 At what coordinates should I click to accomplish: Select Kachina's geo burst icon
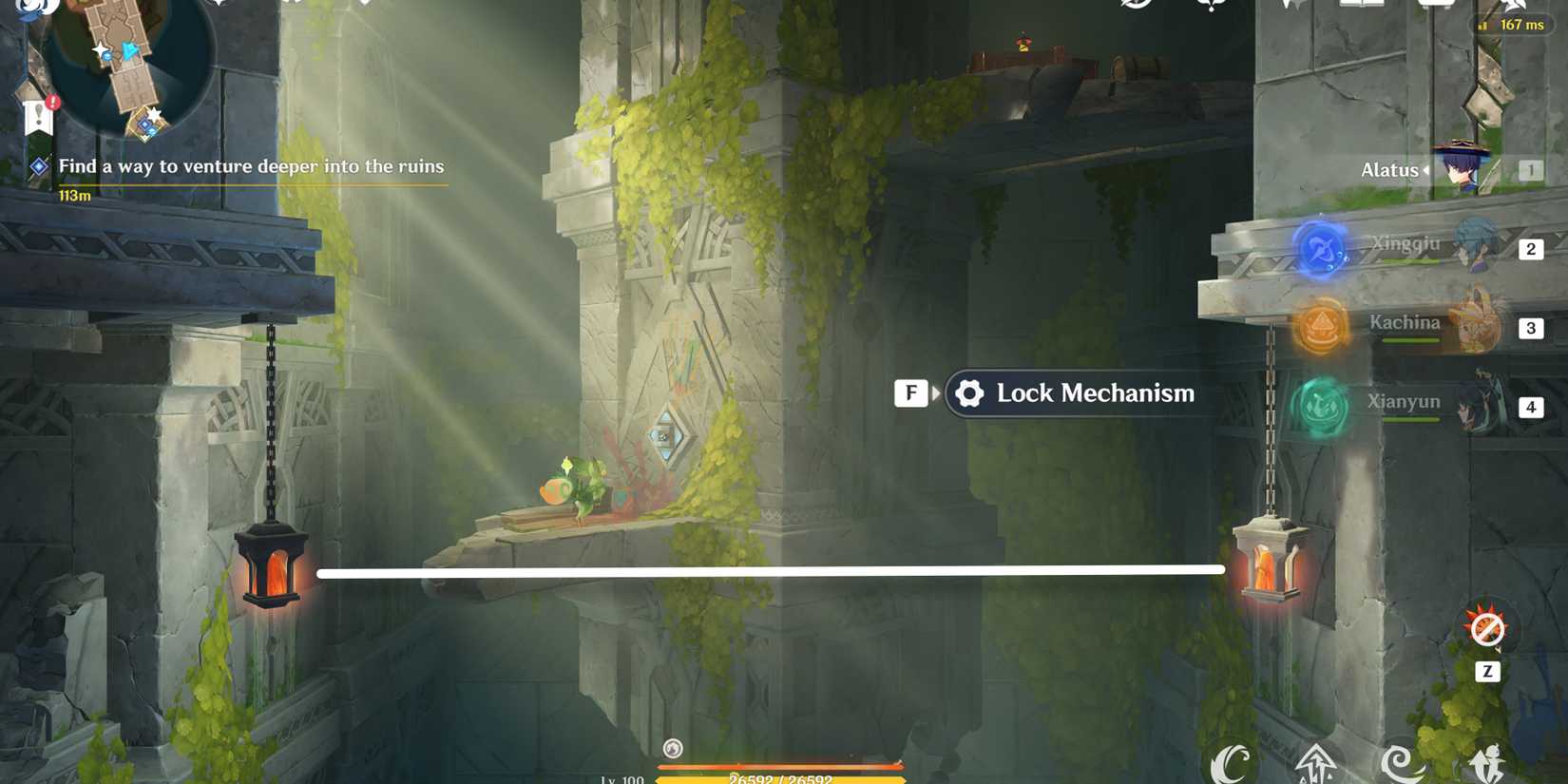pyautogui.click(x=1321, y=326)
